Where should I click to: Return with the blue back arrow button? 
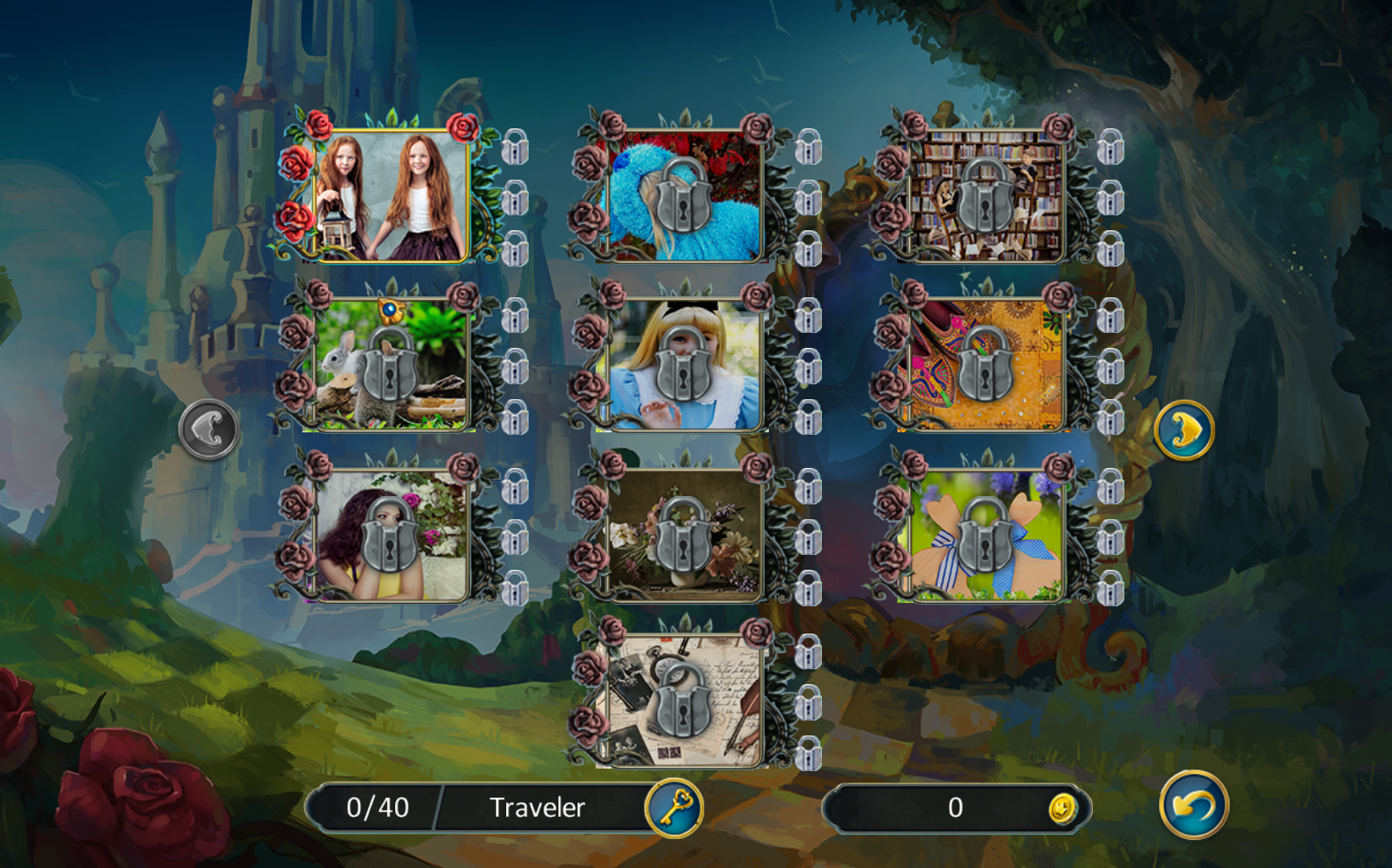(1193, 805)
